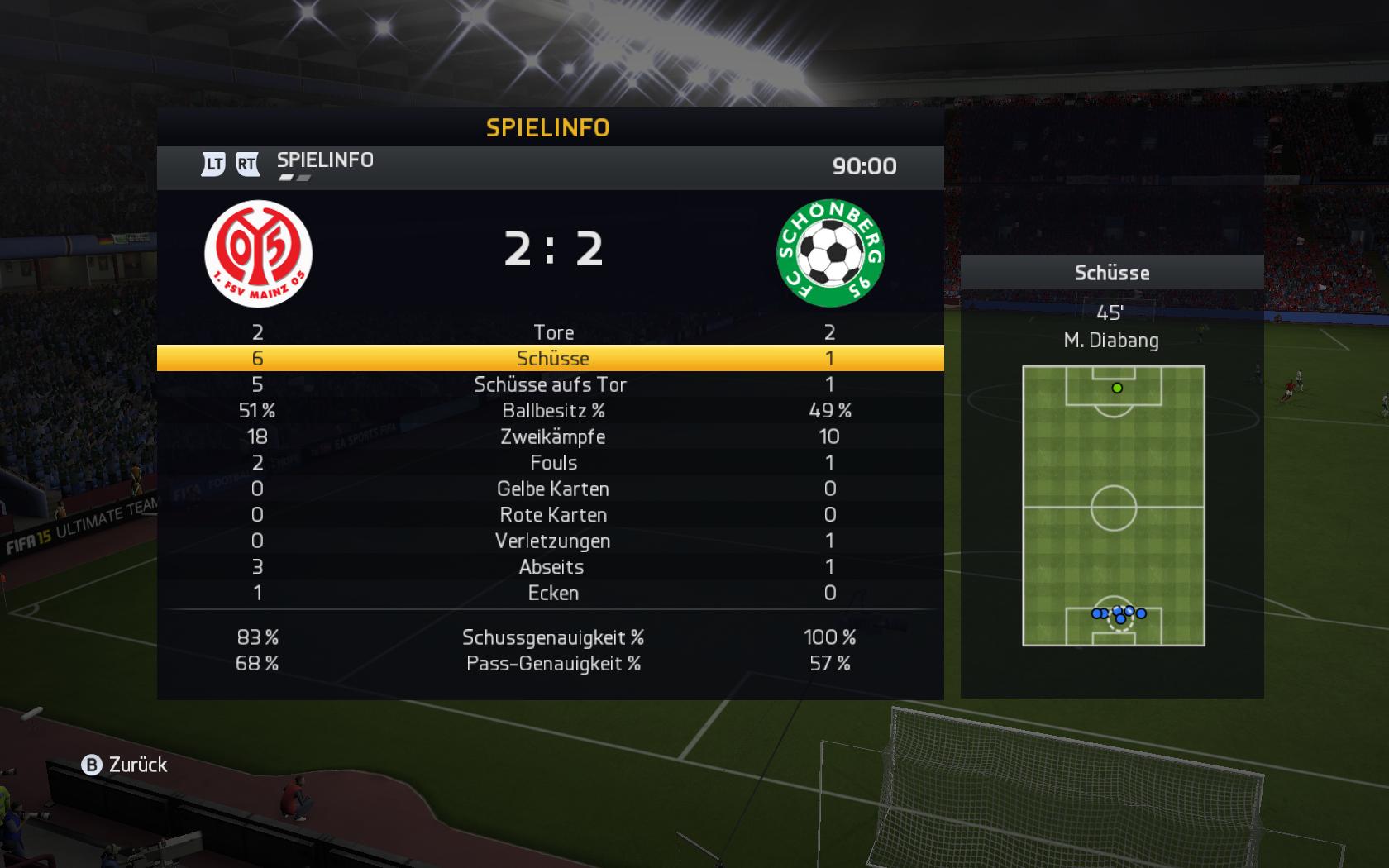Highlight the Ballbesitz % row

553,411
